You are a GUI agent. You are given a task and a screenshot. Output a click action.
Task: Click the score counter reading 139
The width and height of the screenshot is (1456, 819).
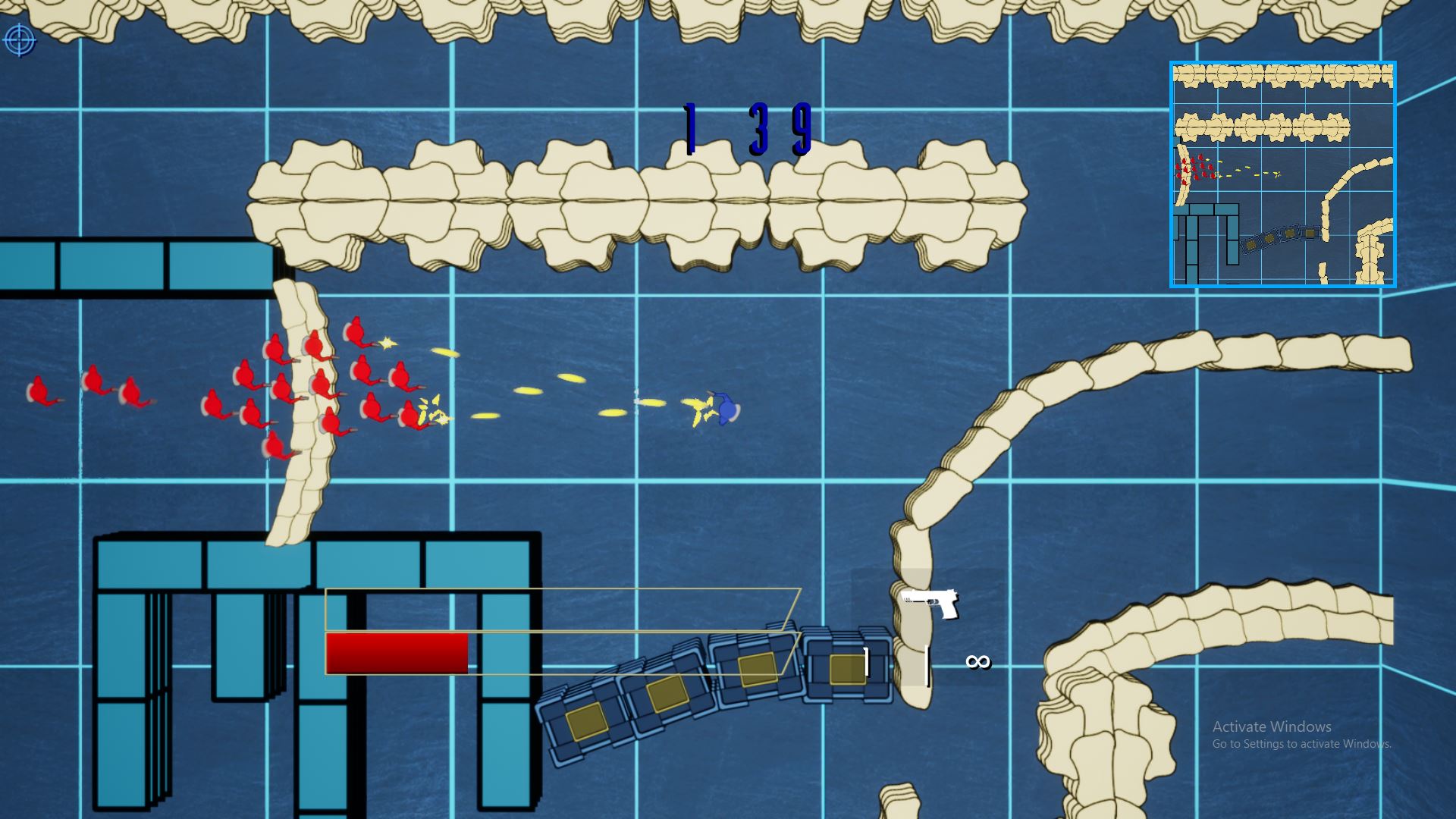point(745,127)
